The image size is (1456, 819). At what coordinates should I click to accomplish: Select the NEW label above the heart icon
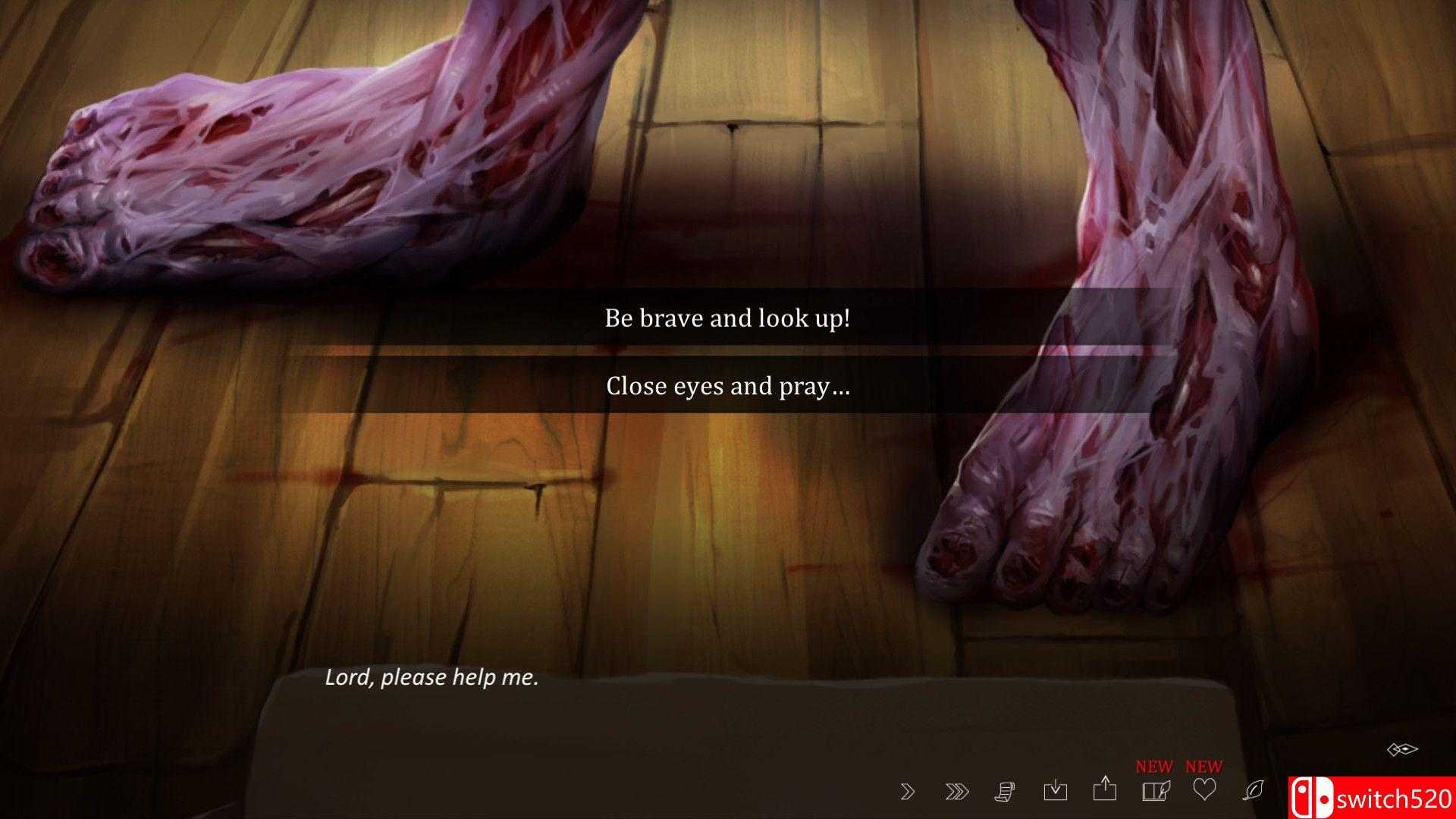tap(1204, 766)
